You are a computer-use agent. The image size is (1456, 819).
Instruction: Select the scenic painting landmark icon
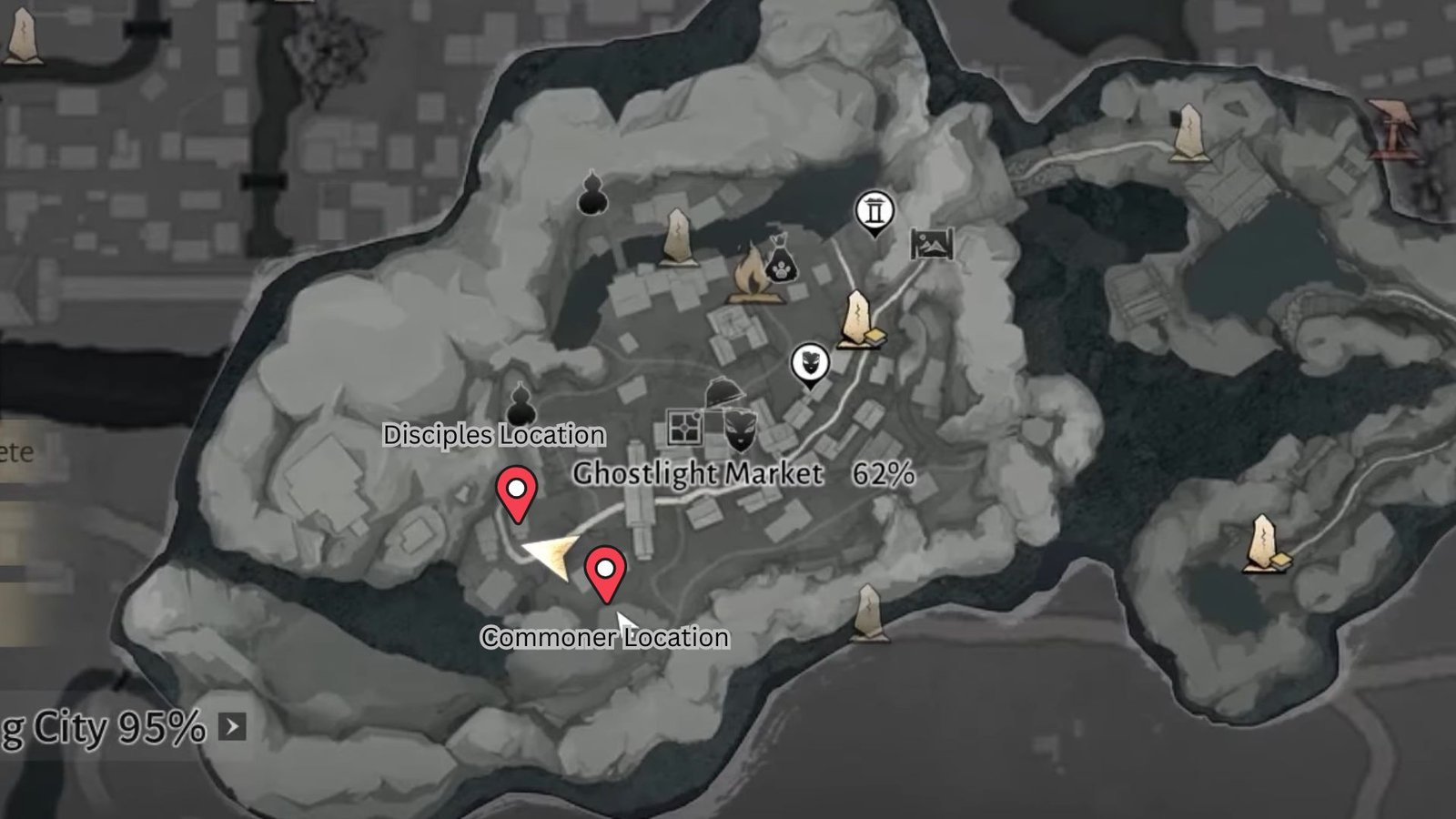point(931,244)
